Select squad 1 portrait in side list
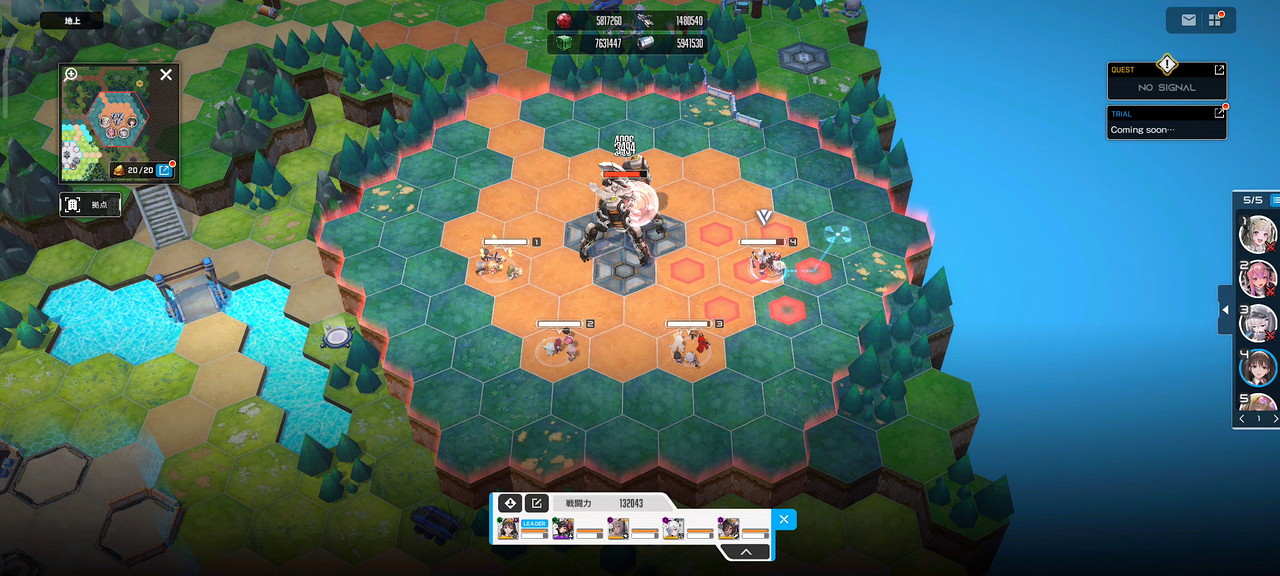The height and width of the screenshot is (576, 1280). click(1257, 234)
